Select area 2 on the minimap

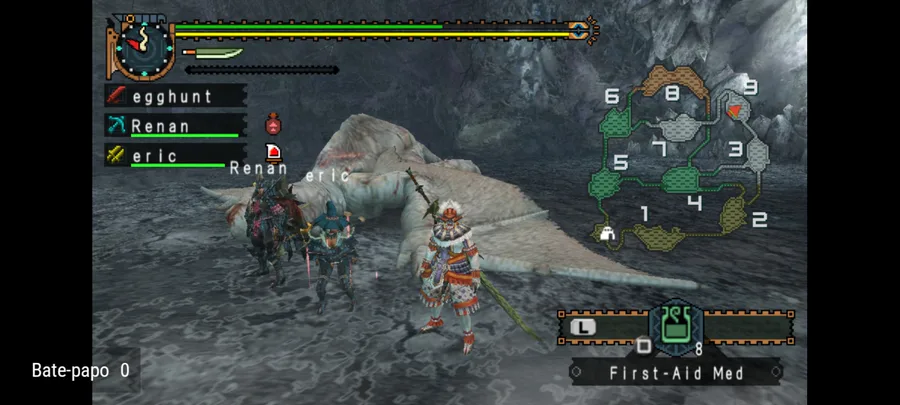coord(735,215)
